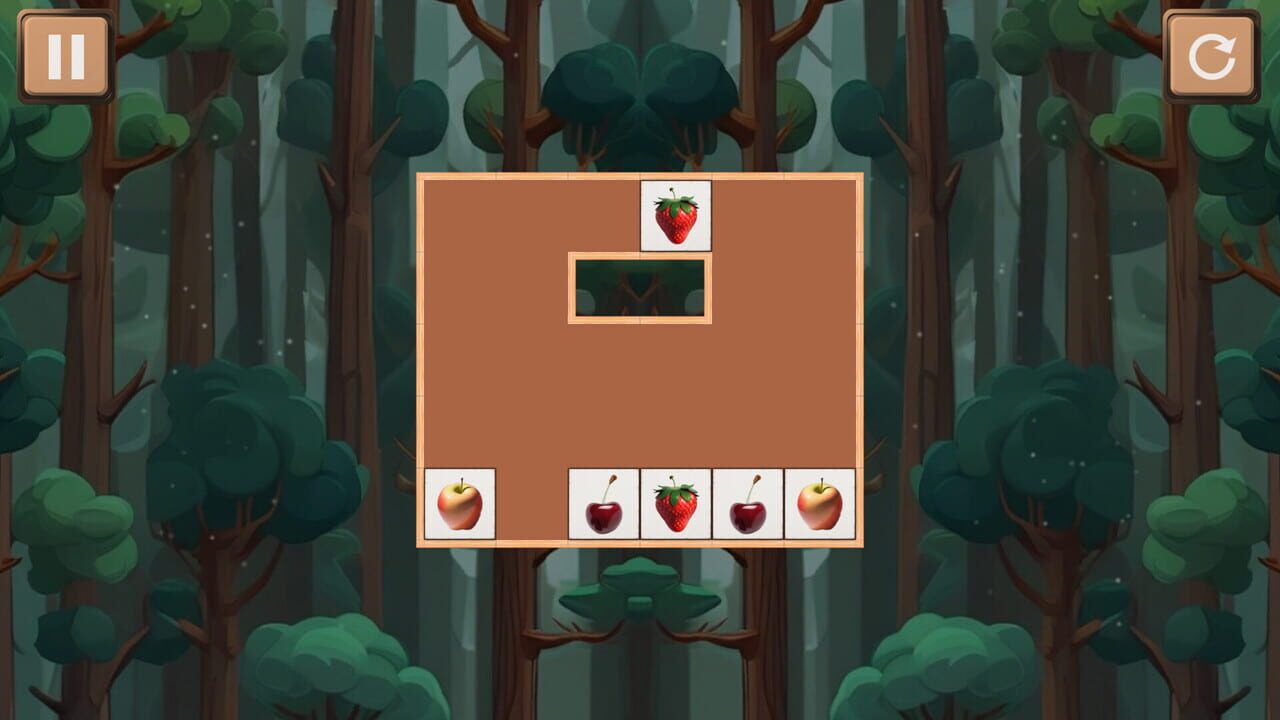Select the leftmost apple tile in the bottom row
The height and width of the screenshot is (720, 1280).
click(x=459, y=504)
